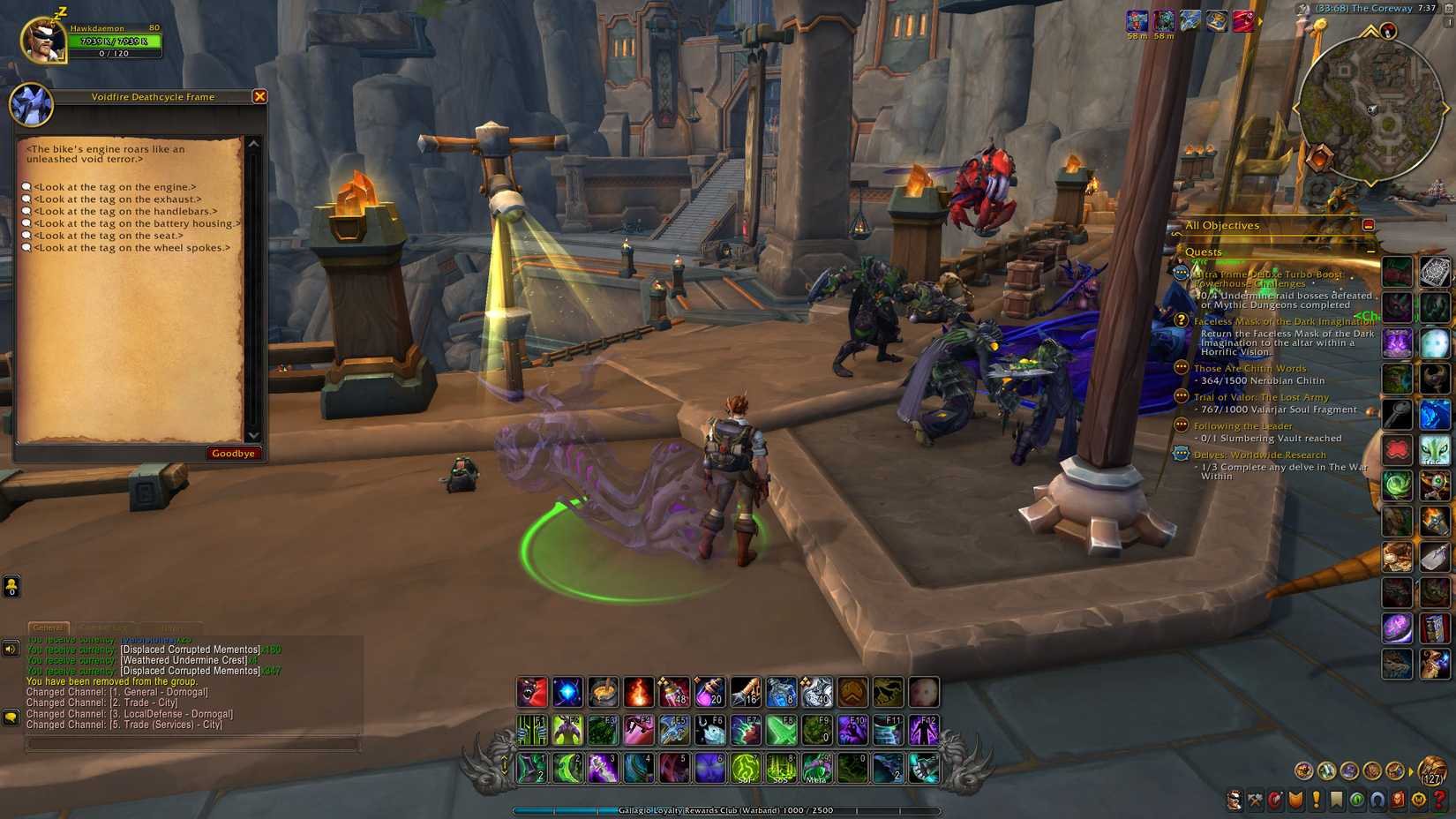Screen dimensions: 1456x819
Task: Activate the Metamorphosis ability labeled Meta
Action: click(817, 767)
